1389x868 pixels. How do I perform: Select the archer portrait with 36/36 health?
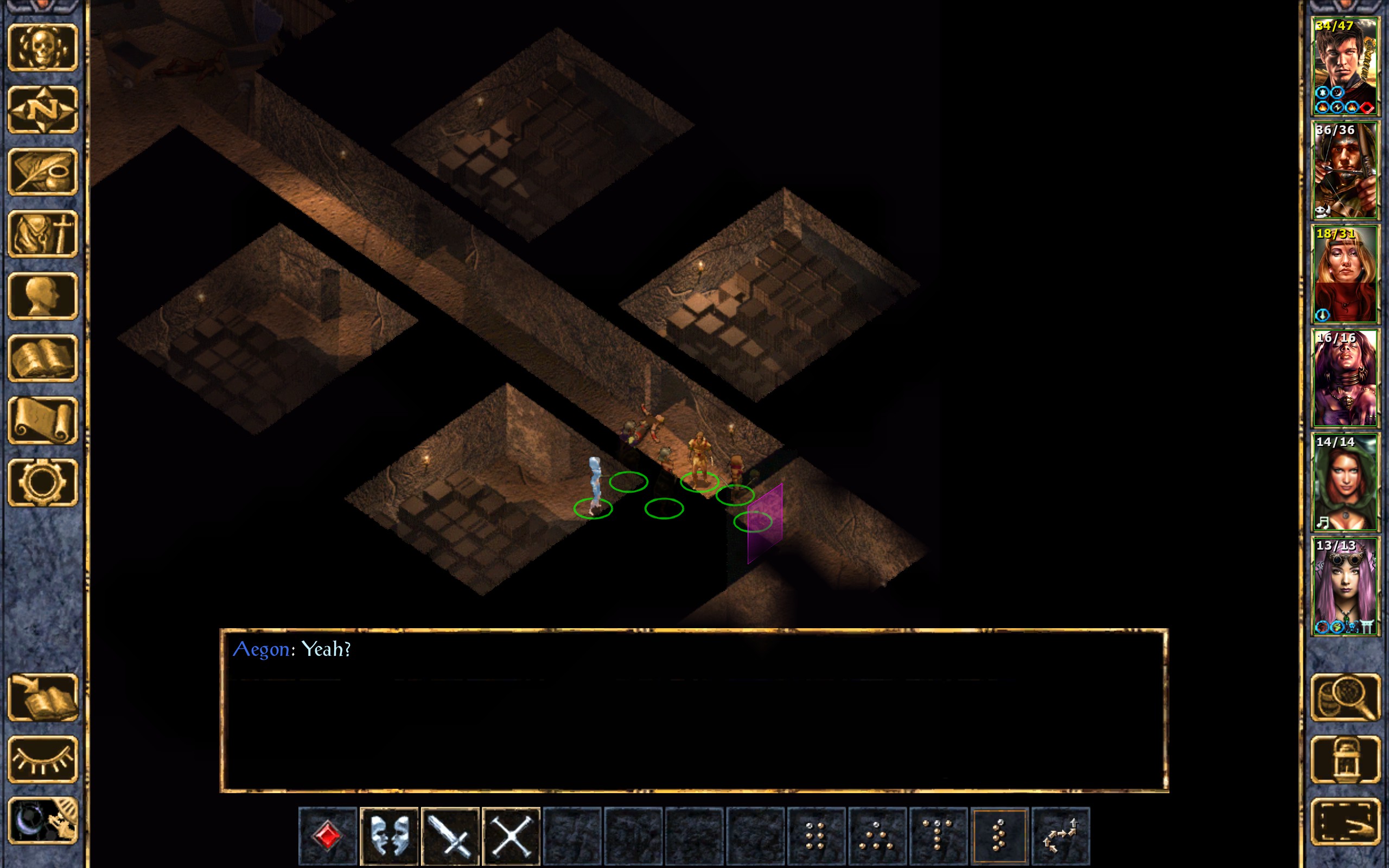pos(1345,170)
